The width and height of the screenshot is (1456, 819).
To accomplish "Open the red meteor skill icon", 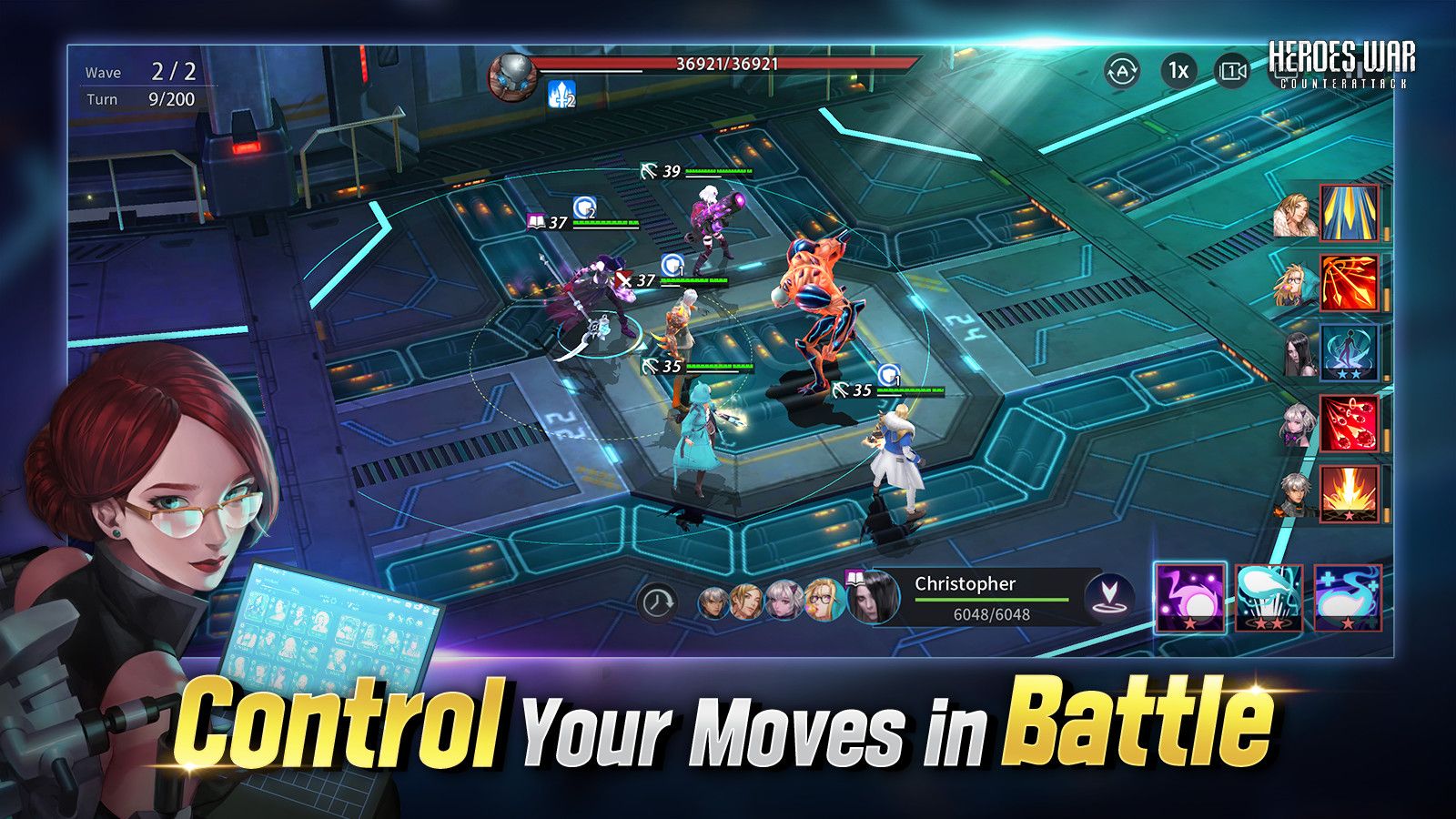I will (x=1349, y=419).
